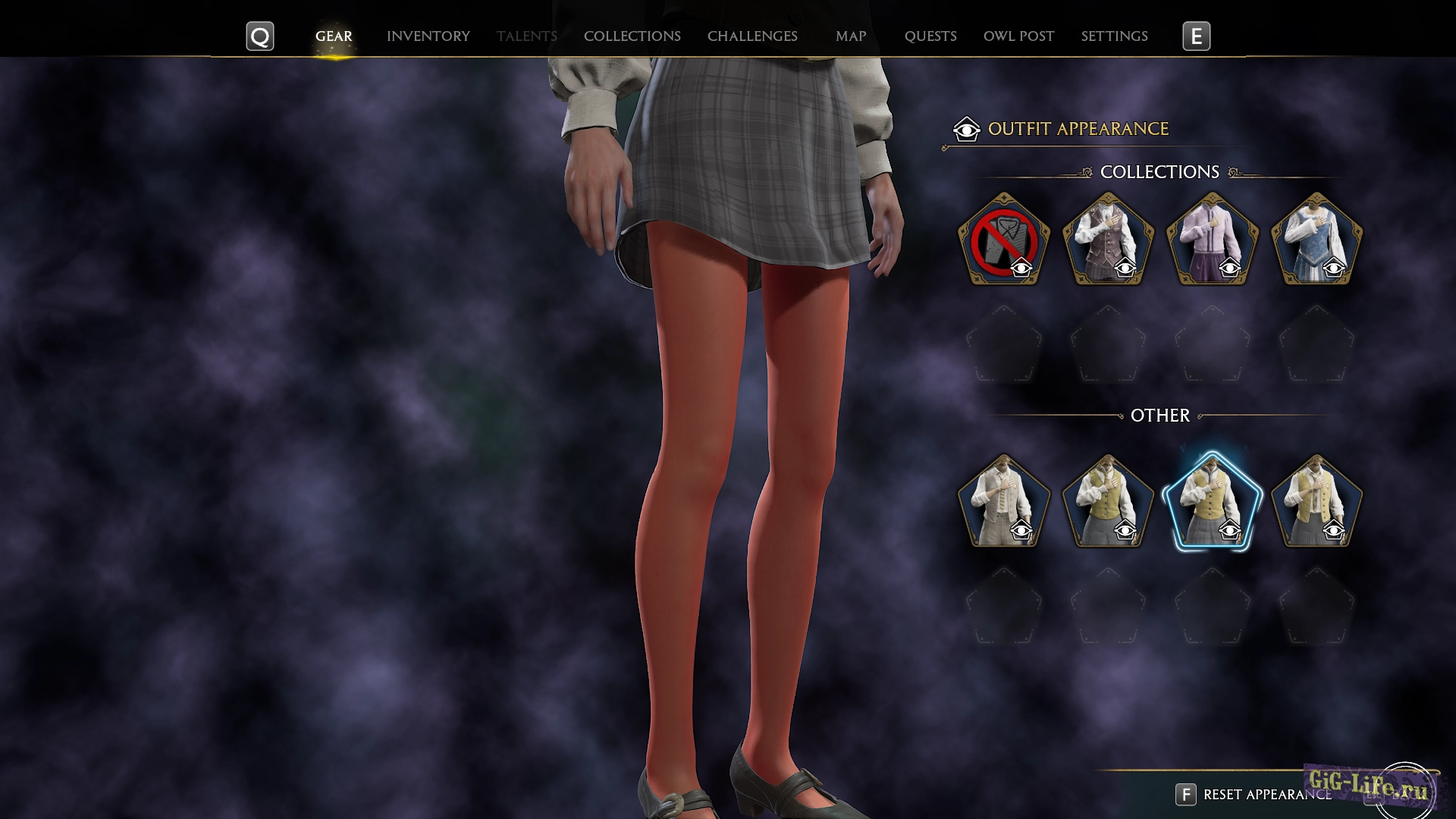Click the blue-highlighted yellow vest outfit
The width and height of the screenshot is (1456, 819).
click(1212, 501)
